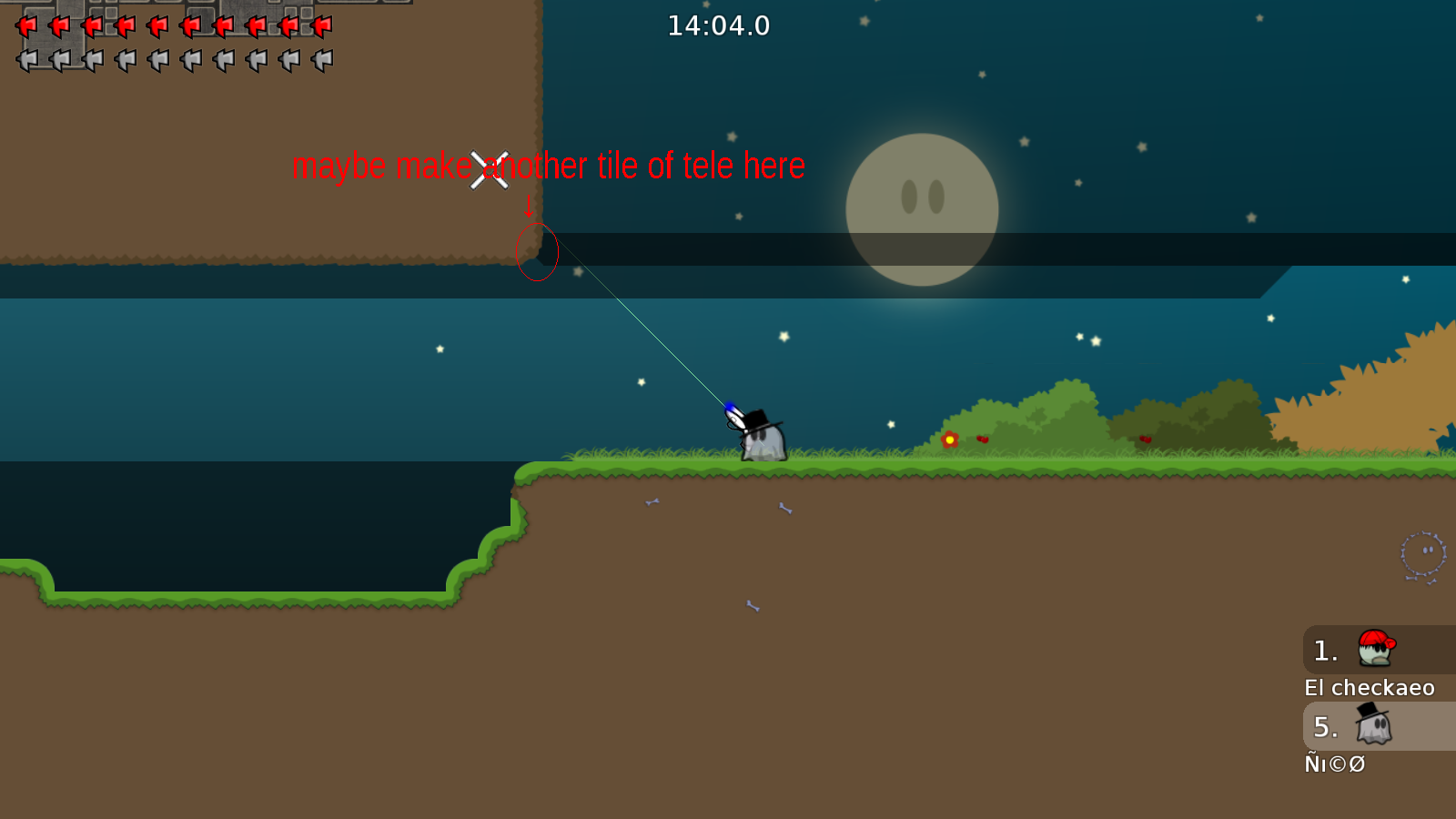Click the red circle annotation on the cliff edge

tap(537, 253)
